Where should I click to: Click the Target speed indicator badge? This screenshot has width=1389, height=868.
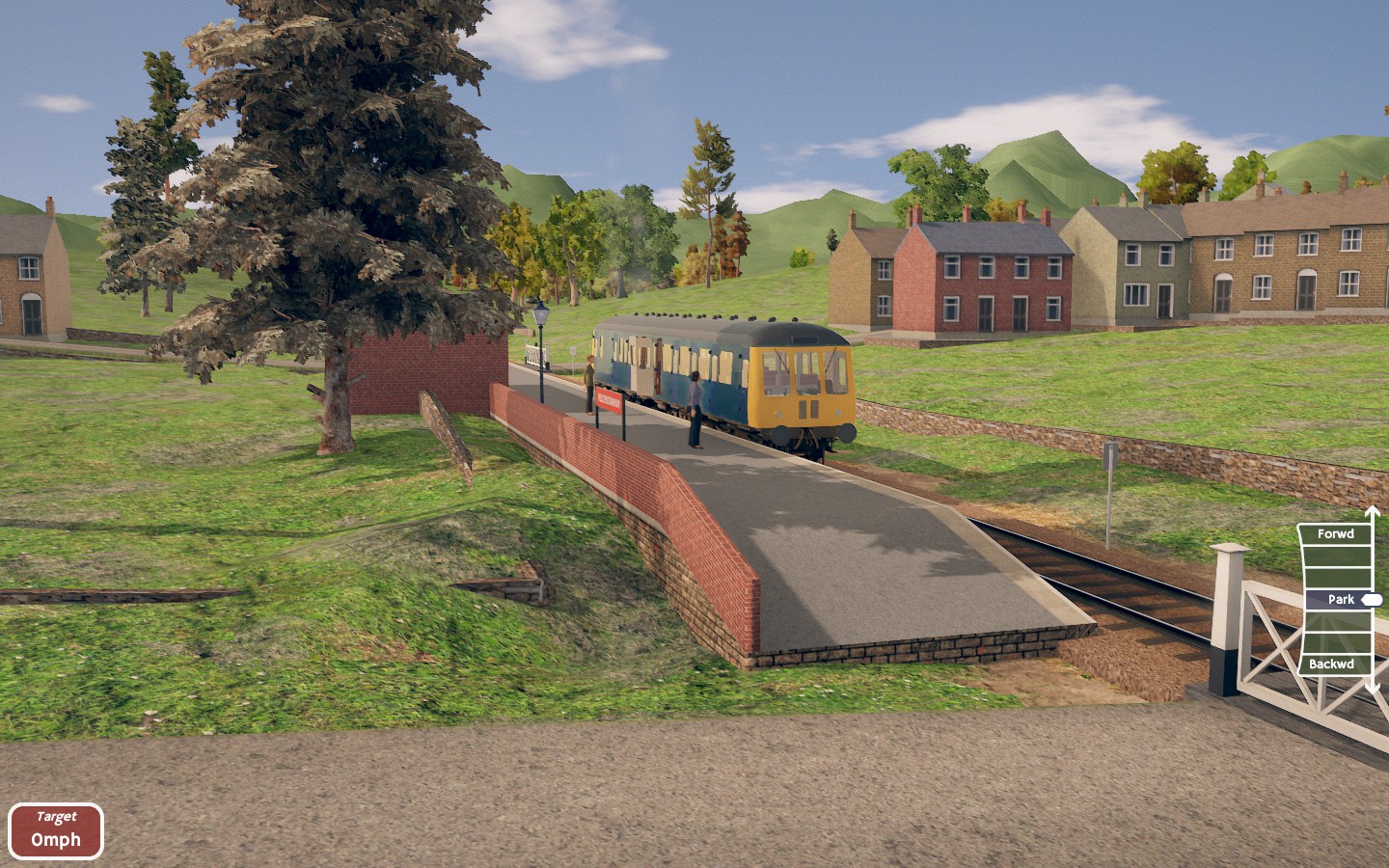(x=58, y=829)
